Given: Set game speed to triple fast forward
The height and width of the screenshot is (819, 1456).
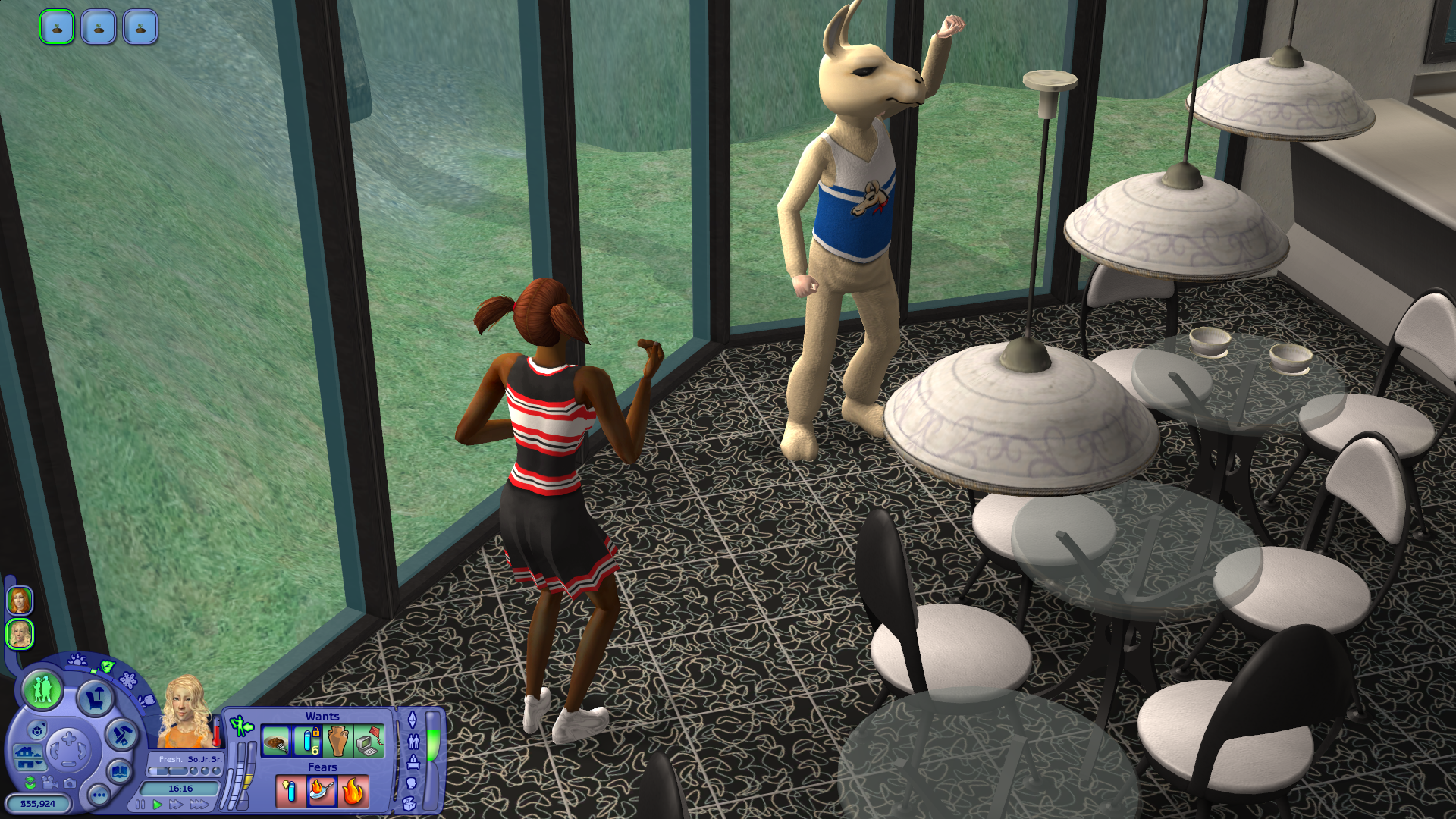Looking at the screenshot, I should click(199, 805).
